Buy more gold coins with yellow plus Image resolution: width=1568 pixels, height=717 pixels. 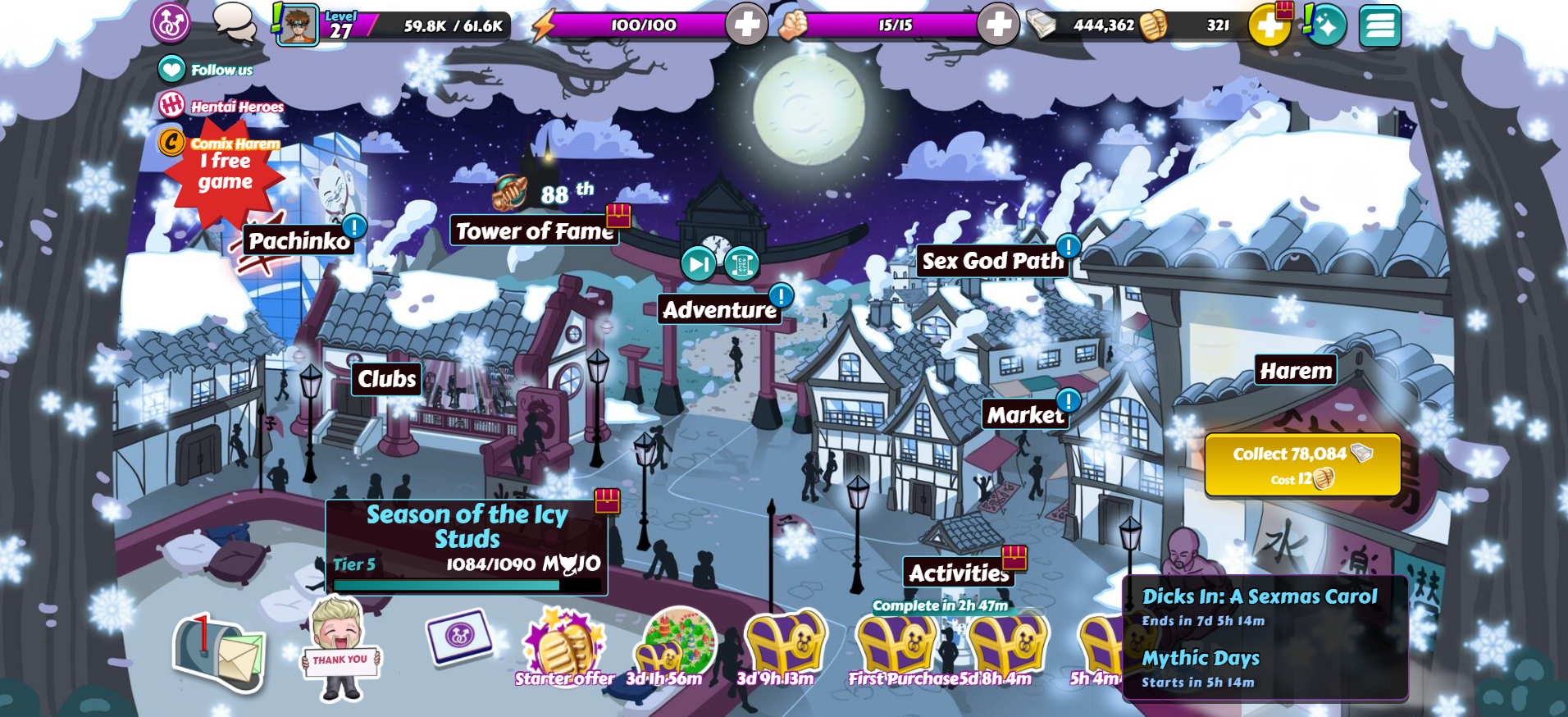1269,25
